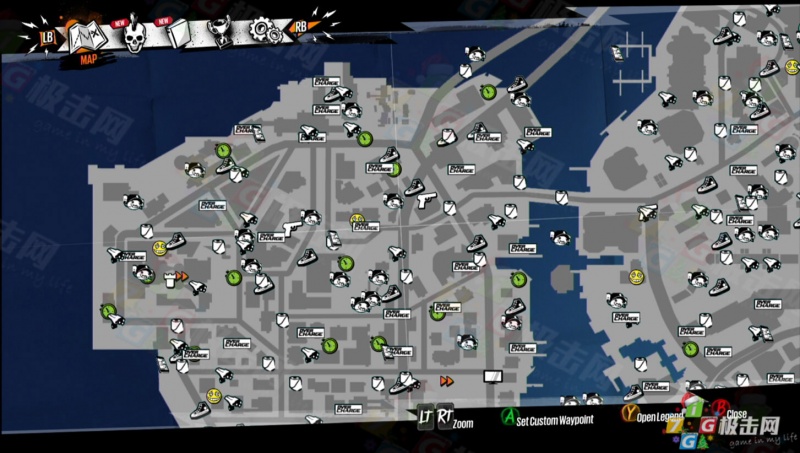Click the monitor screen map marker
Viewport: 800px width, 453px height.
click(x=491, y=376)
